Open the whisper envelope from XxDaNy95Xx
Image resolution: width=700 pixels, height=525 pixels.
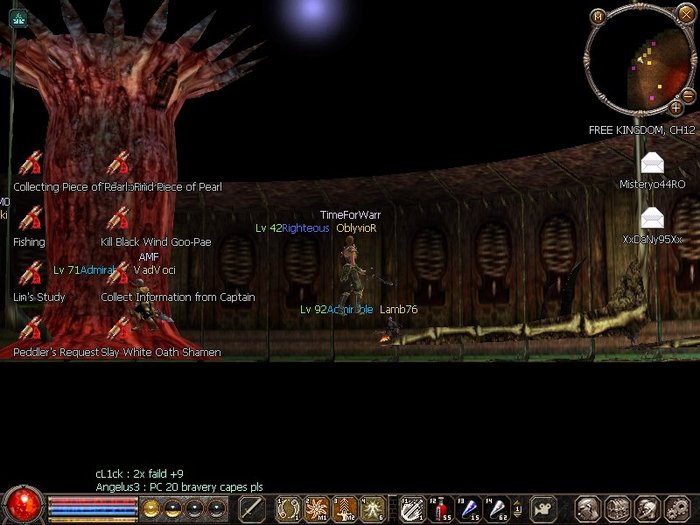652,218
